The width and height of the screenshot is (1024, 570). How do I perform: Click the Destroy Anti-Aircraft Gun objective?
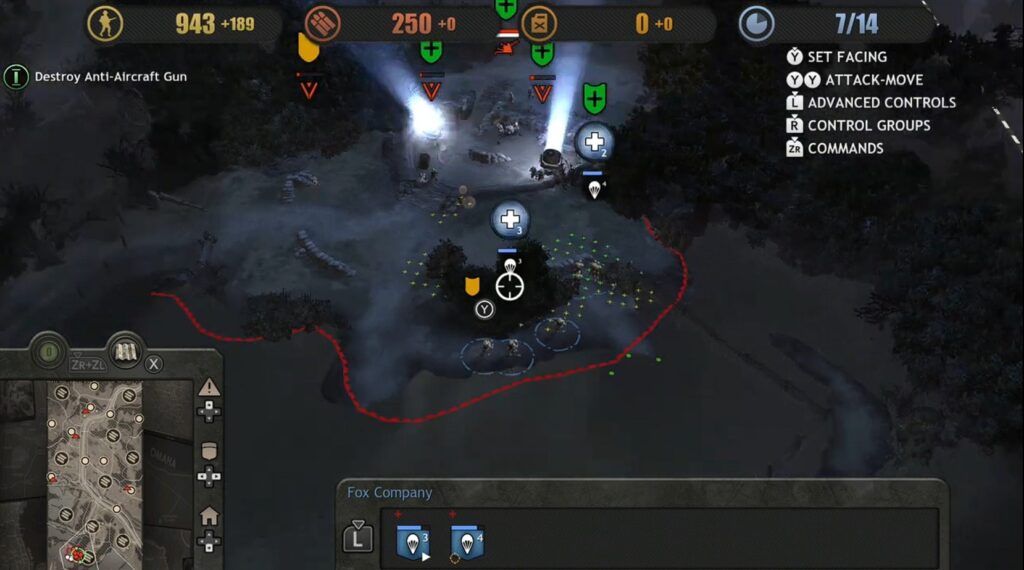pos(110,76)
